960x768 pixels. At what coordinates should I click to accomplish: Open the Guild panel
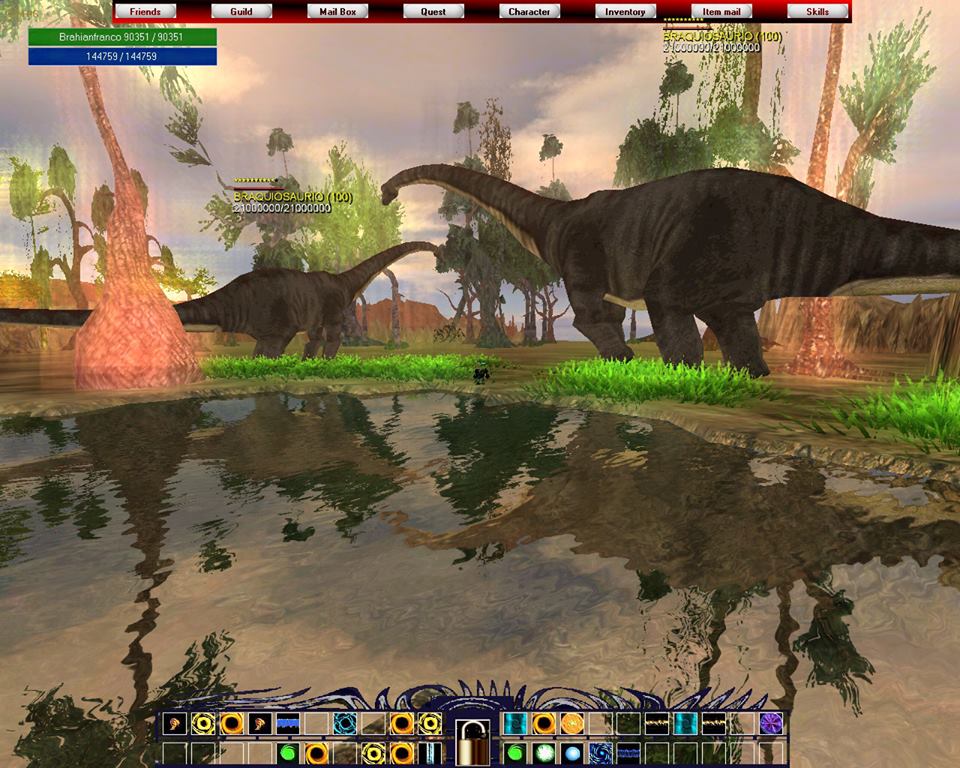241,12
